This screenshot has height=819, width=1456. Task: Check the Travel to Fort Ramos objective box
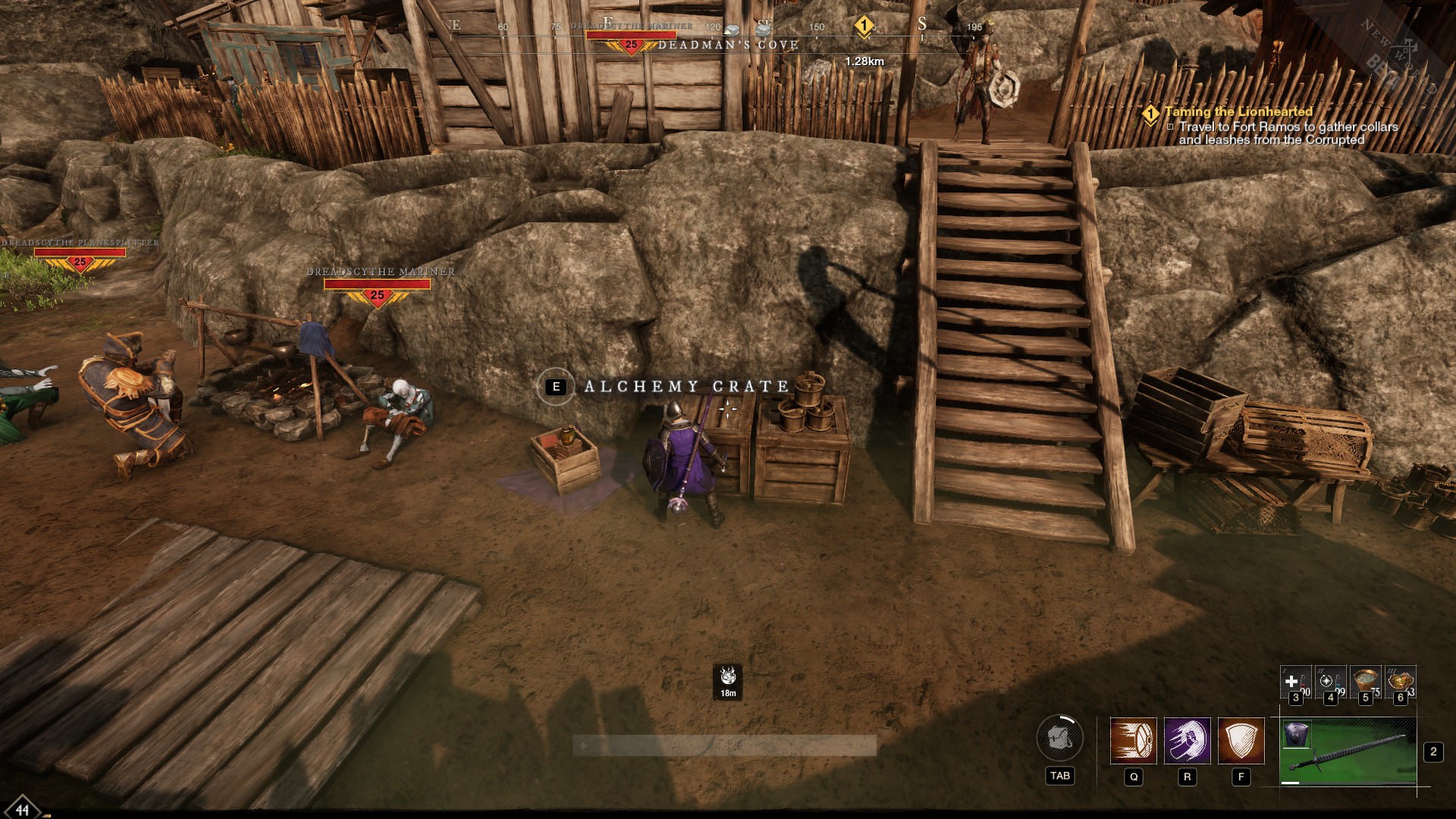(1170, 127)
